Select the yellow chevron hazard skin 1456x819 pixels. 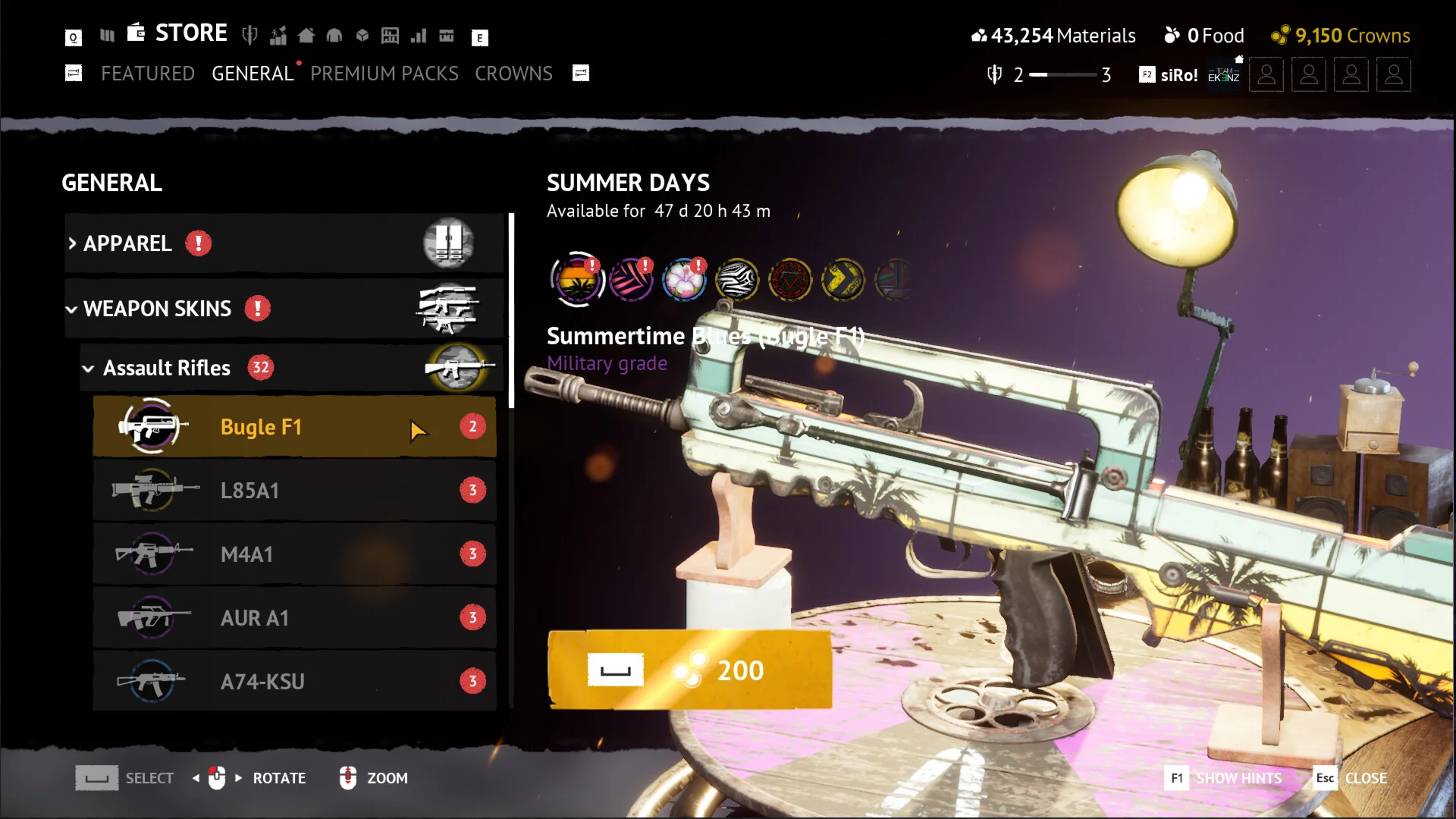[843, 280]
